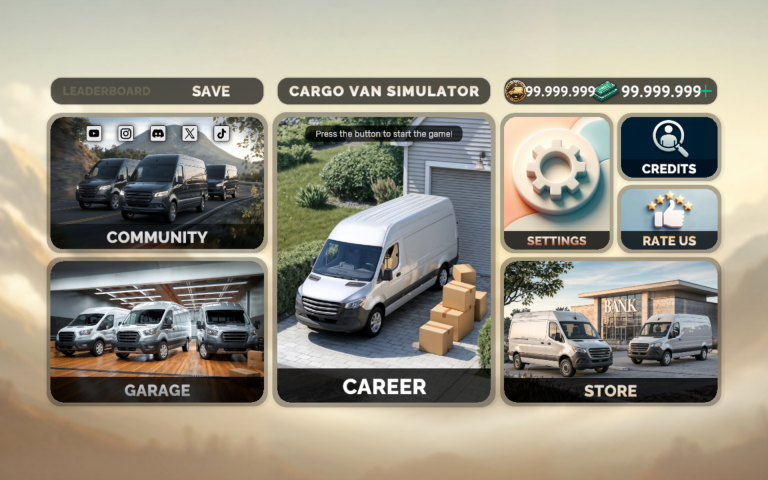
Task: Open the Discord community link
Action: click(x=158, y=133)
